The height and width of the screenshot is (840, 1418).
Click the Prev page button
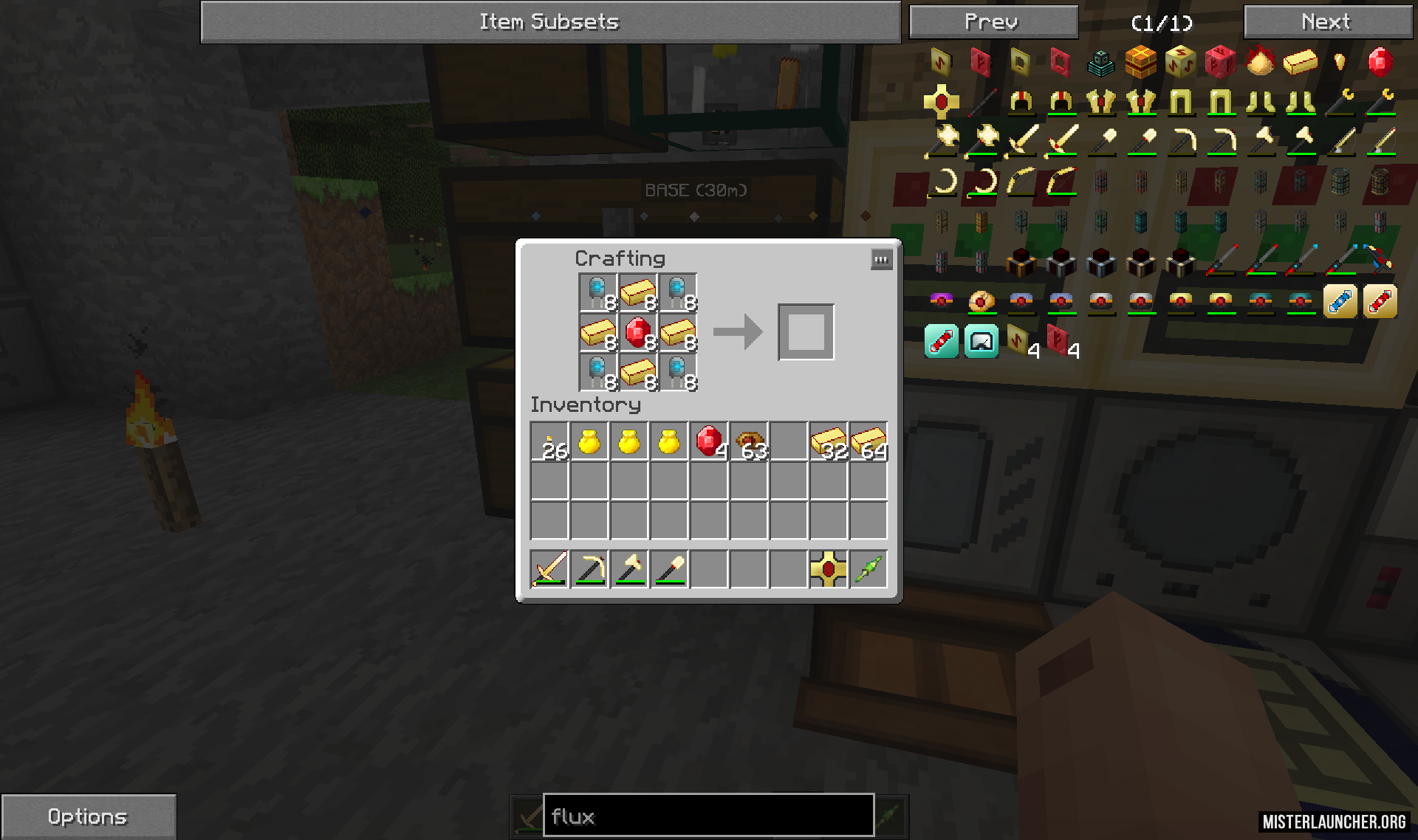click(x=993, y=21)
